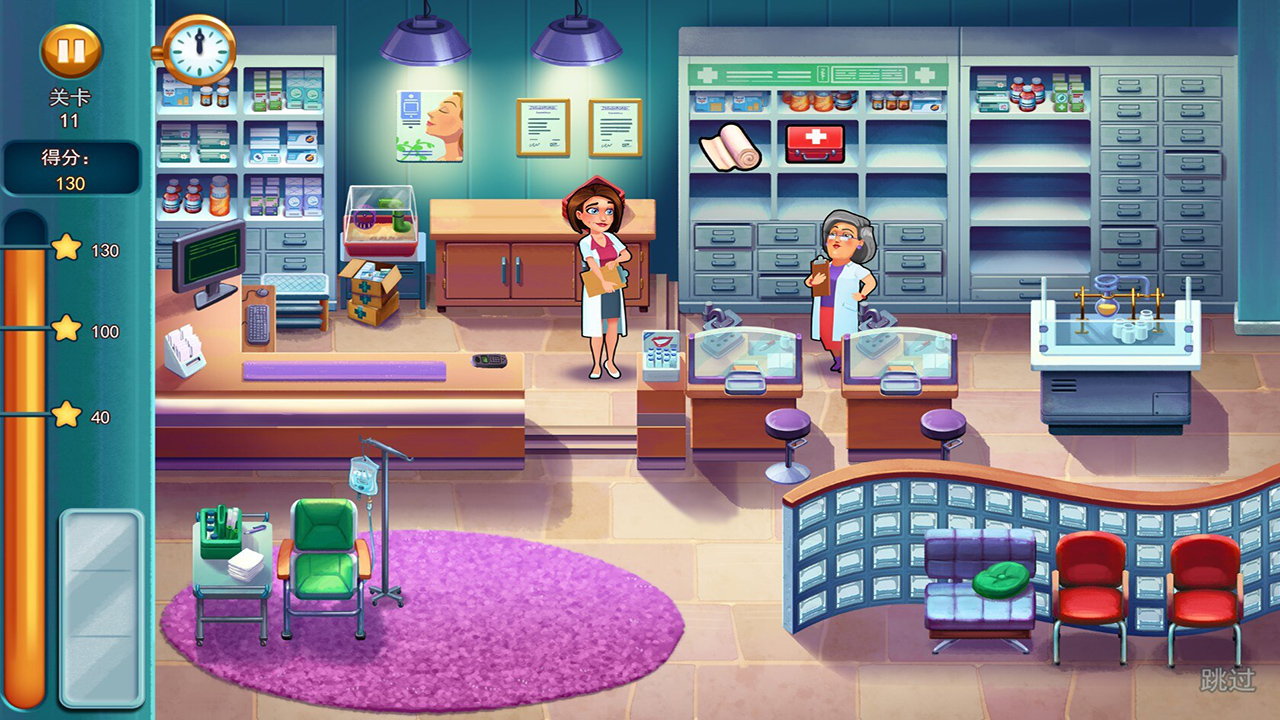The width and height of the screenshot is (1280, 720).
Task: Skip the cutscene with 跳过
Action: click(x=1229, y=681)
